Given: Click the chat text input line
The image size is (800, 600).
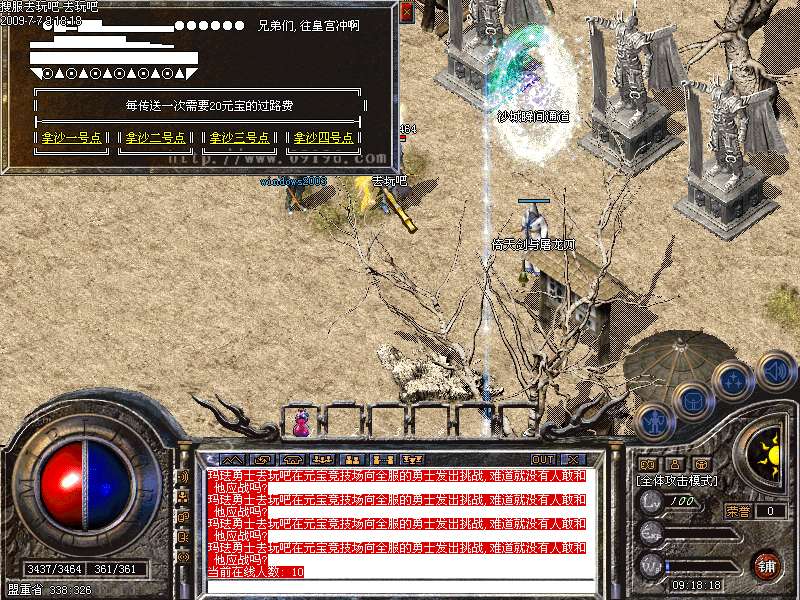Looking at the screenshot, I should tap(400, 587).
